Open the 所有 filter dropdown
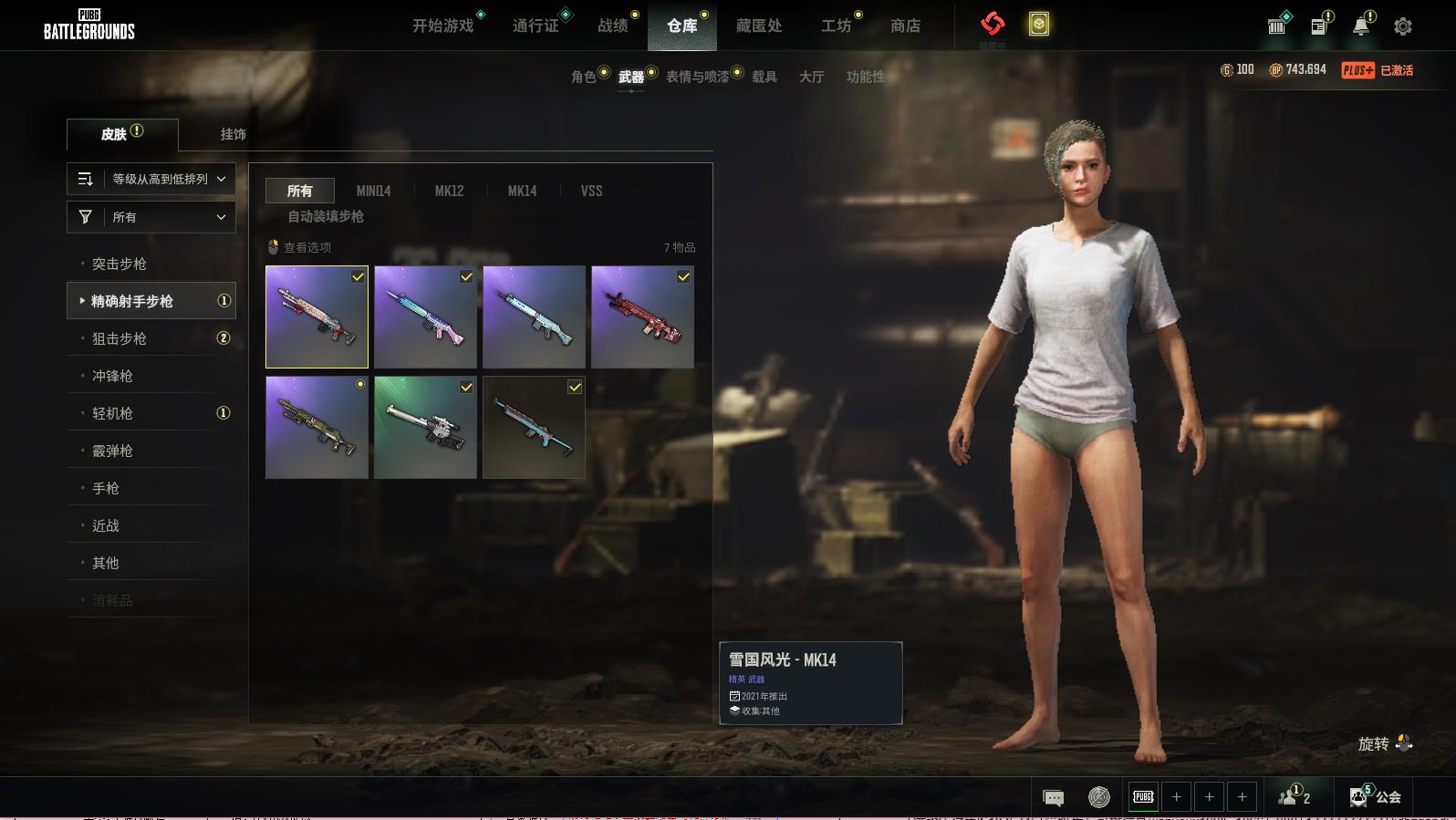This screenshot has width=1456, height=820. 151,217
